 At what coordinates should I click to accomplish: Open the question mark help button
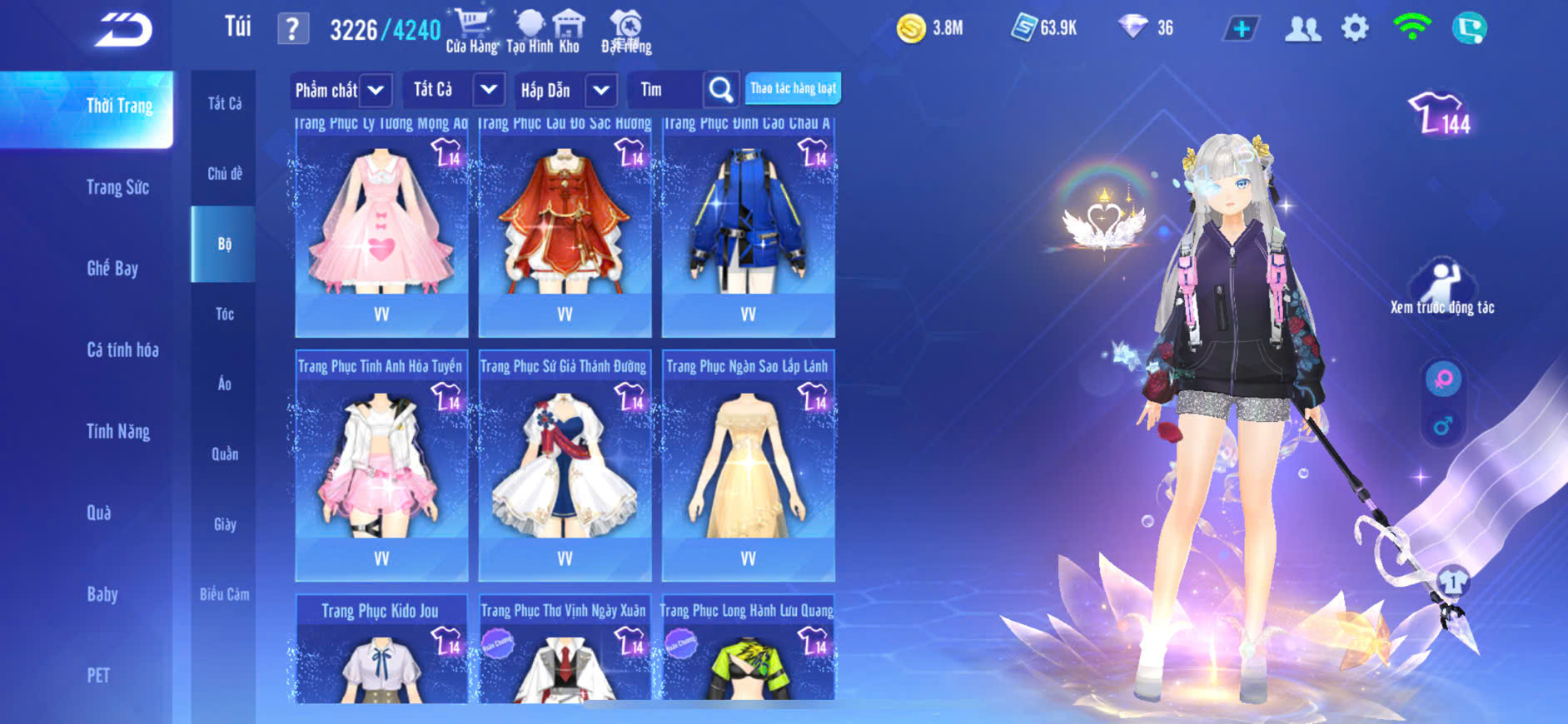292,30
